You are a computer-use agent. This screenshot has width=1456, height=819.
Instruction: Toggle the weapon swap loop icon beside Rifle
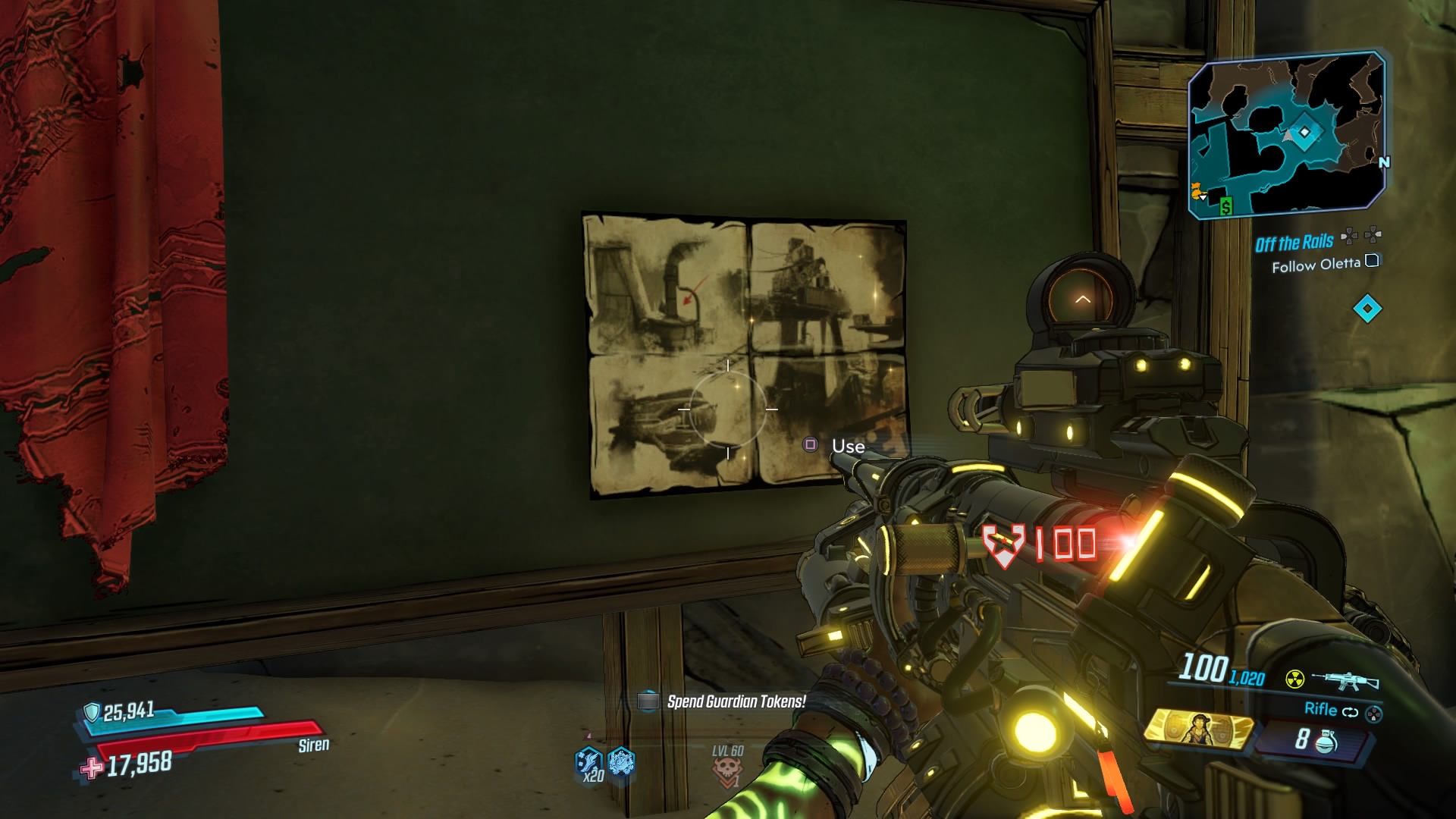[1351, 712]
